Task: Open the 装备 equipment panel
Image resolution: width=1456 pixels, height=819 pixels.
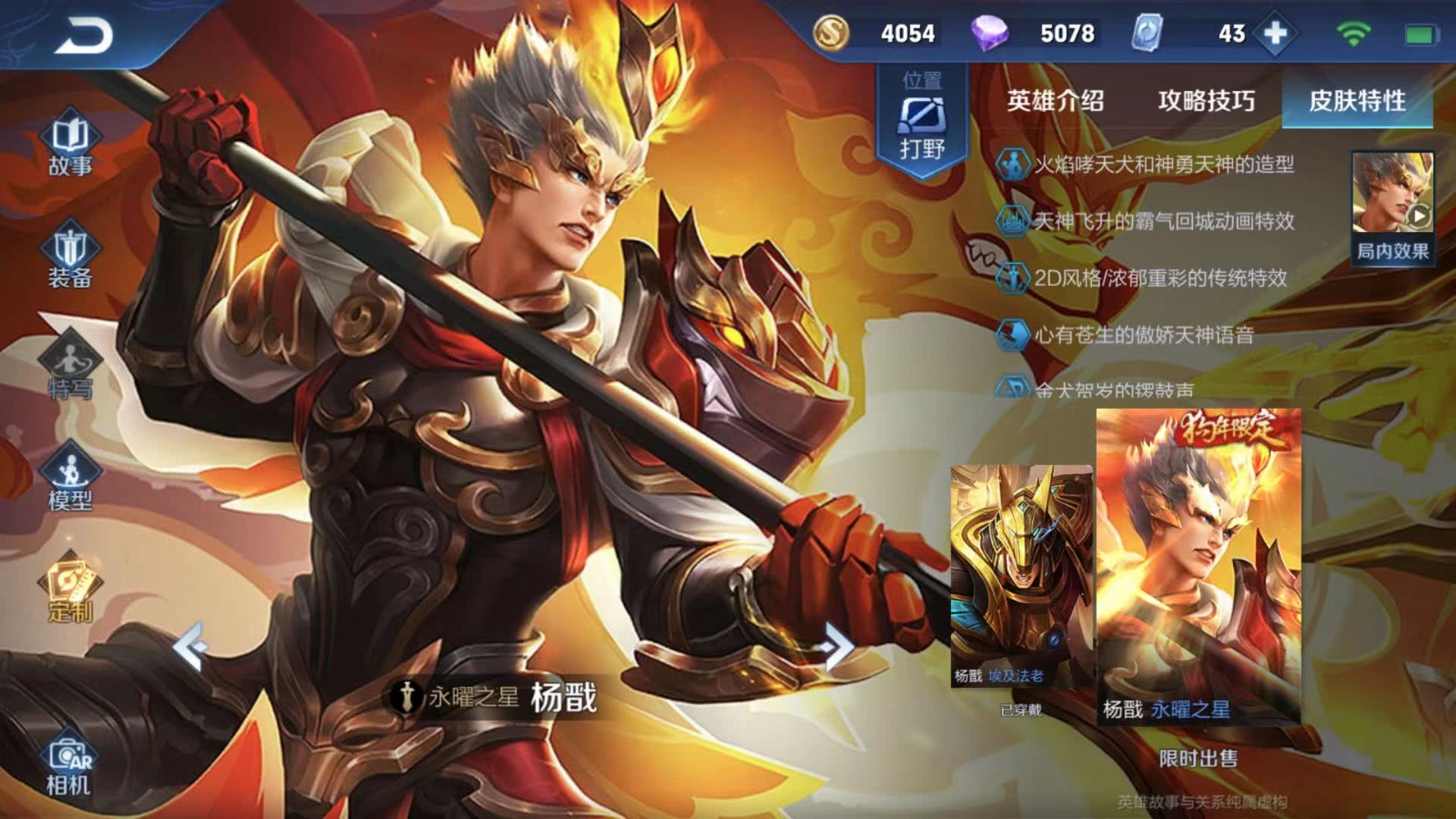Action: point(70,256)
